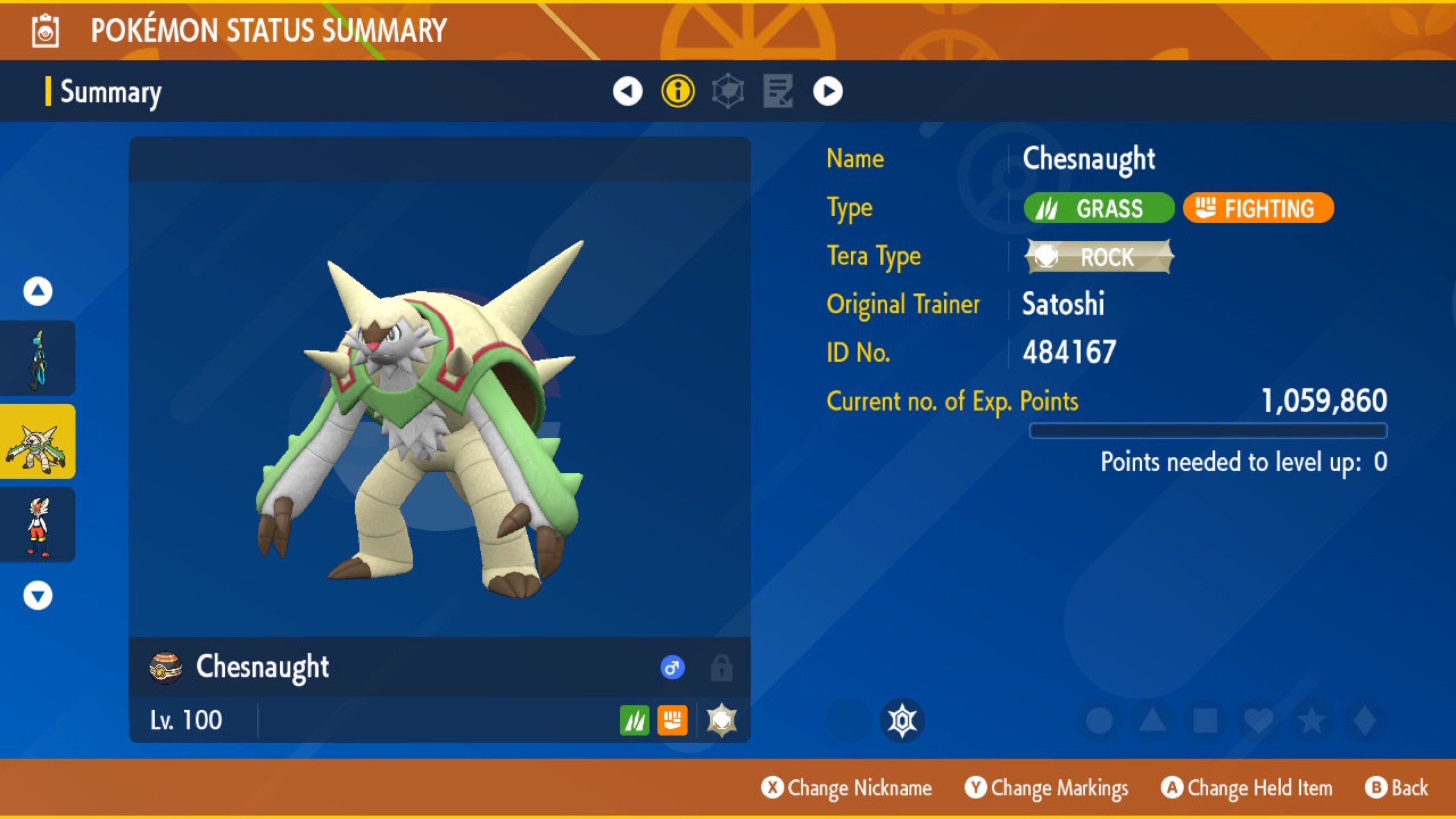Open the moves and memories page icon
The image size is (1456, 819).
[x=777, y=91]
